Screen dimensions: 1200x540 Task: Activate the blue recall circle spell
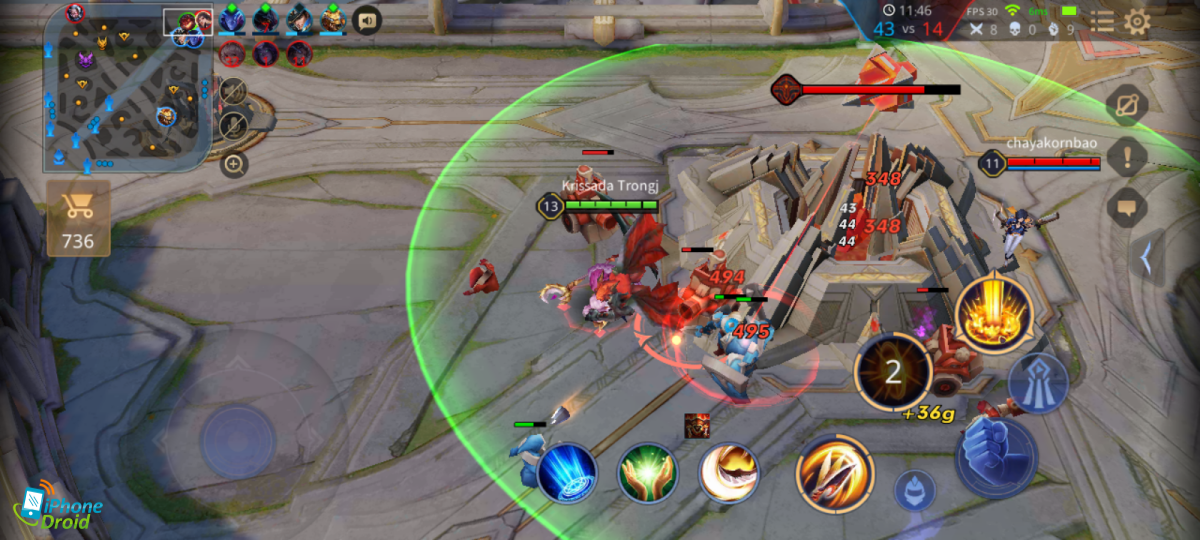point(567,472)
